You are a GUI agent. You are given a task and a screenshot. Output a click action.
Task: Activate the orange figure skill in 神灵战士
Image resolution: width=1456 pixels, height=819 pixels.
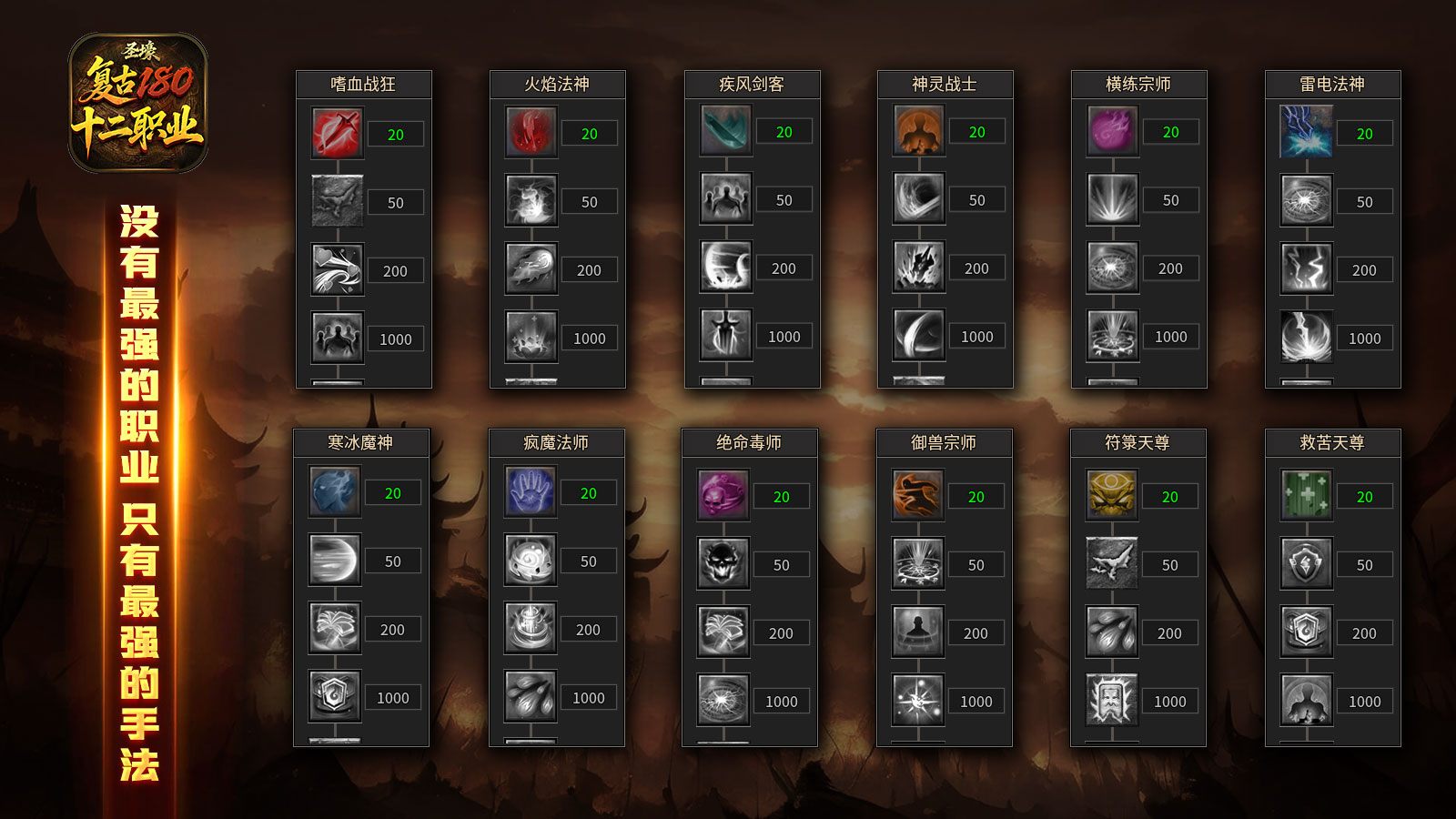[x=919, y=131]
